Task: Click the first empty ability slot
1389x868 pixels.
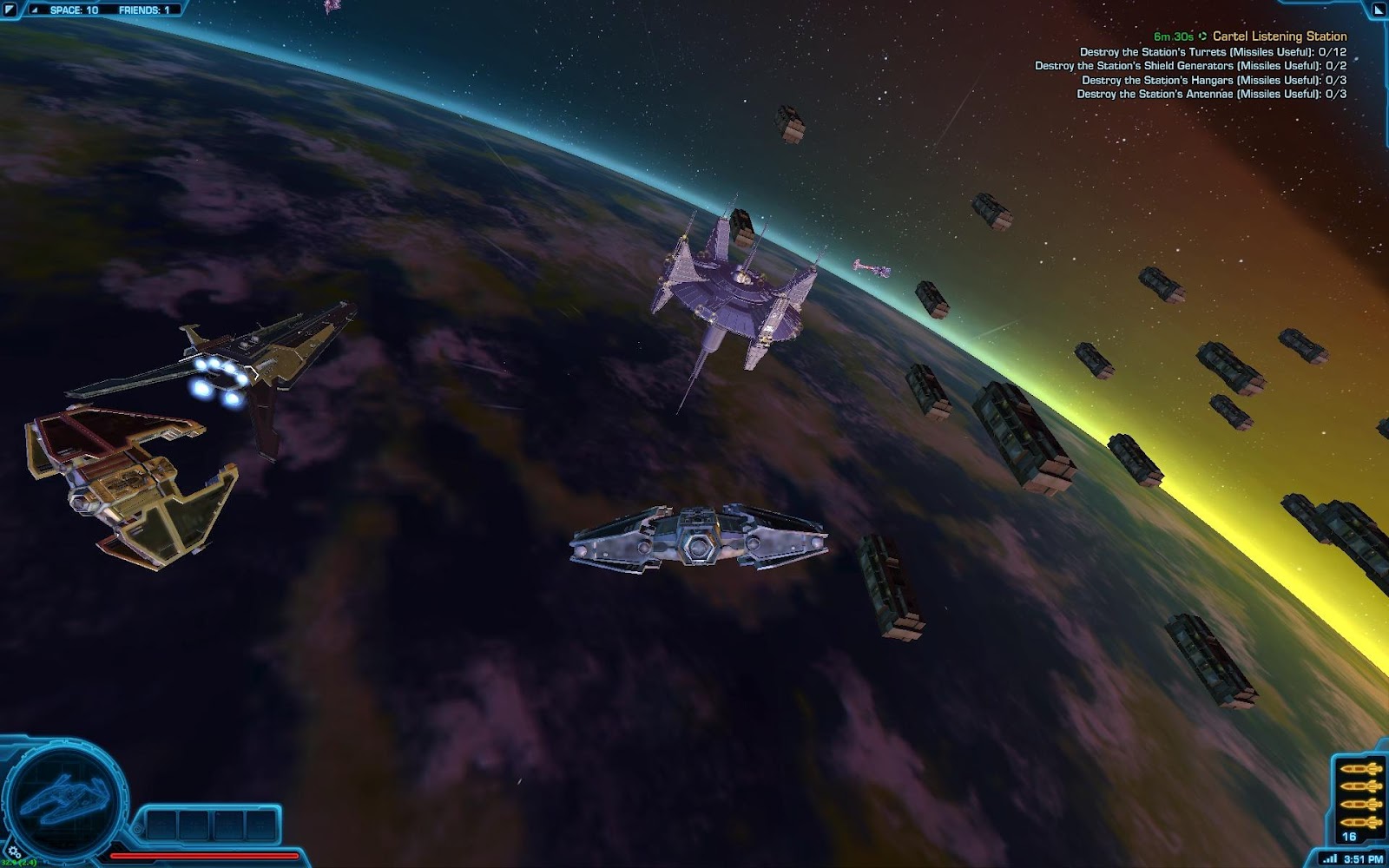Action: [161, 825]
